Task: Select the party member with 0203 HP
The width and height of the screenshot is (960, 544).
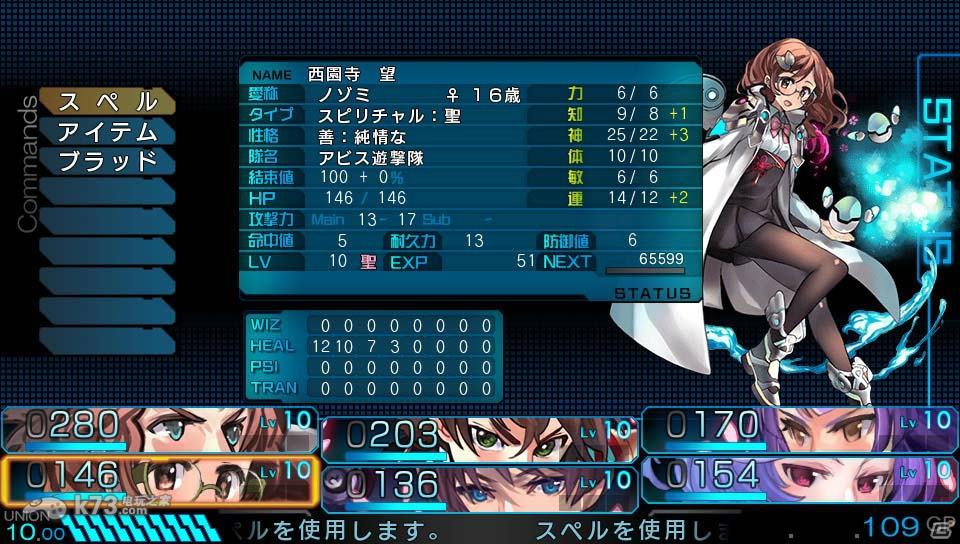Action: tap(478, 436)
